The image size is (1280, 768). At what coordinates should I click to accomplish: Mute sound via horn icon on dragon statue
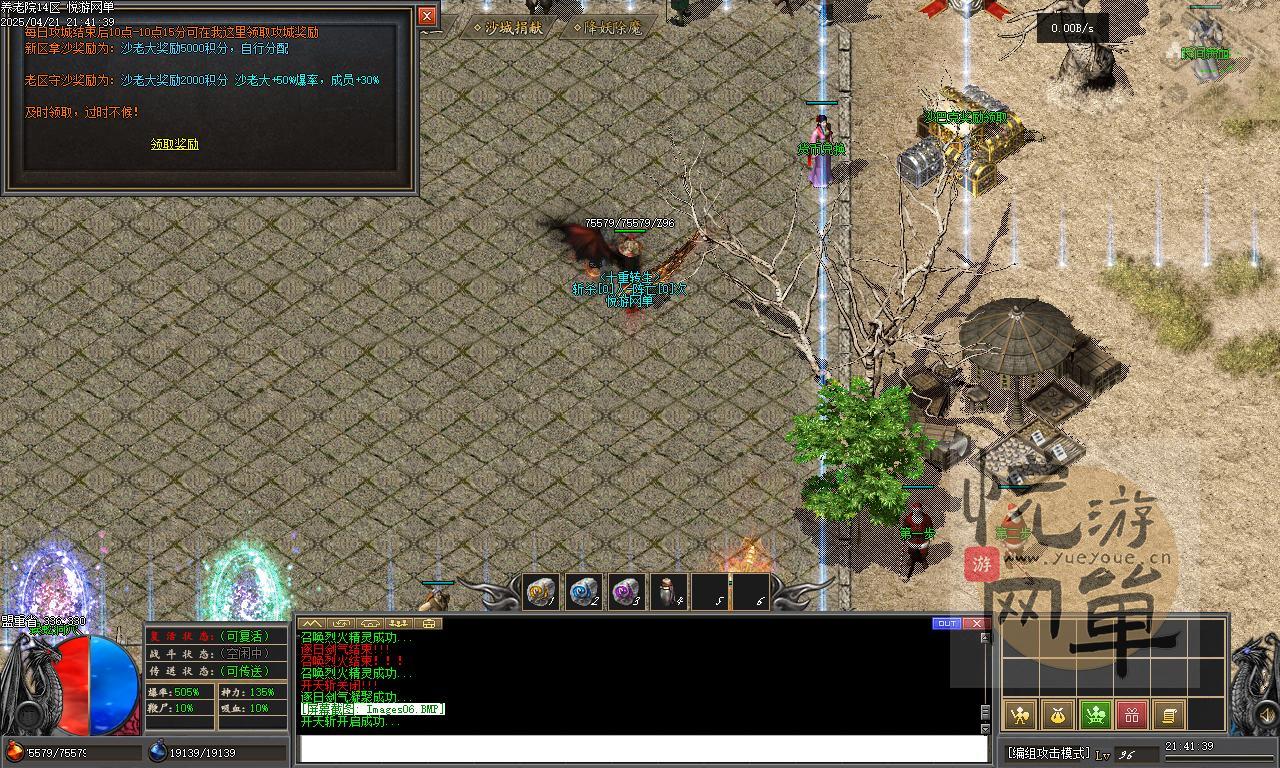pos(1265,714)
